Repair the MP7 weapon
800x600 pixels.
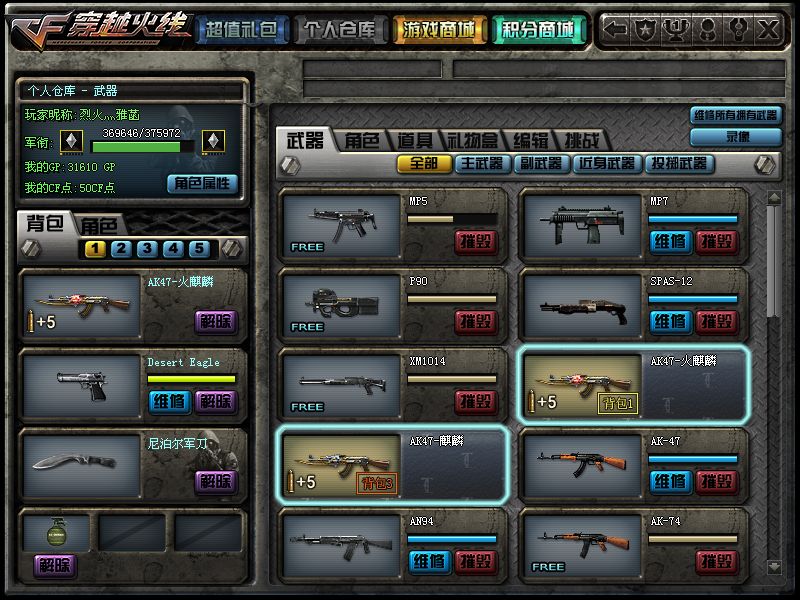click(x=670, y=241)
